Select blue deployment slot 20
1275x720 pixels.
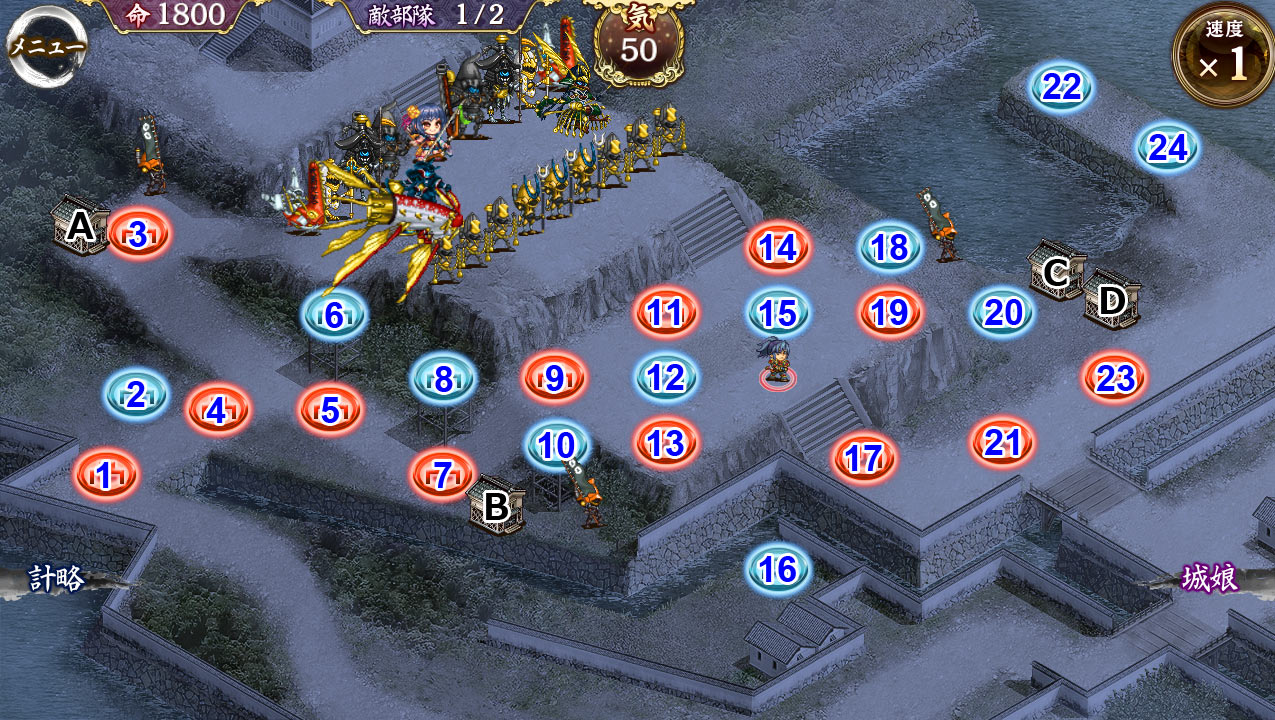(x=1002, y=313)
